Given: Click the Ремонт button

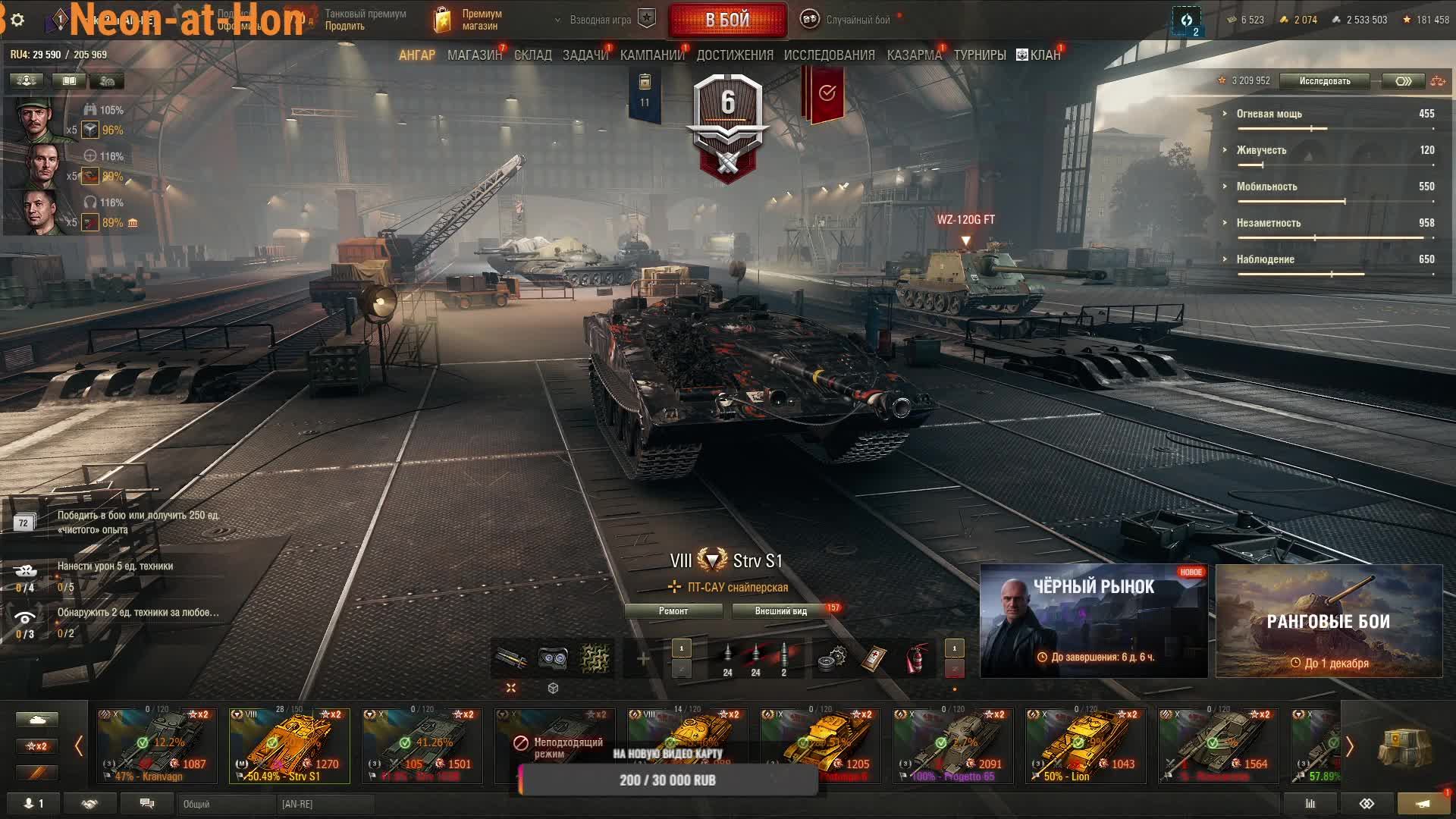Looking at the screenshot, I should click(673, 611).
